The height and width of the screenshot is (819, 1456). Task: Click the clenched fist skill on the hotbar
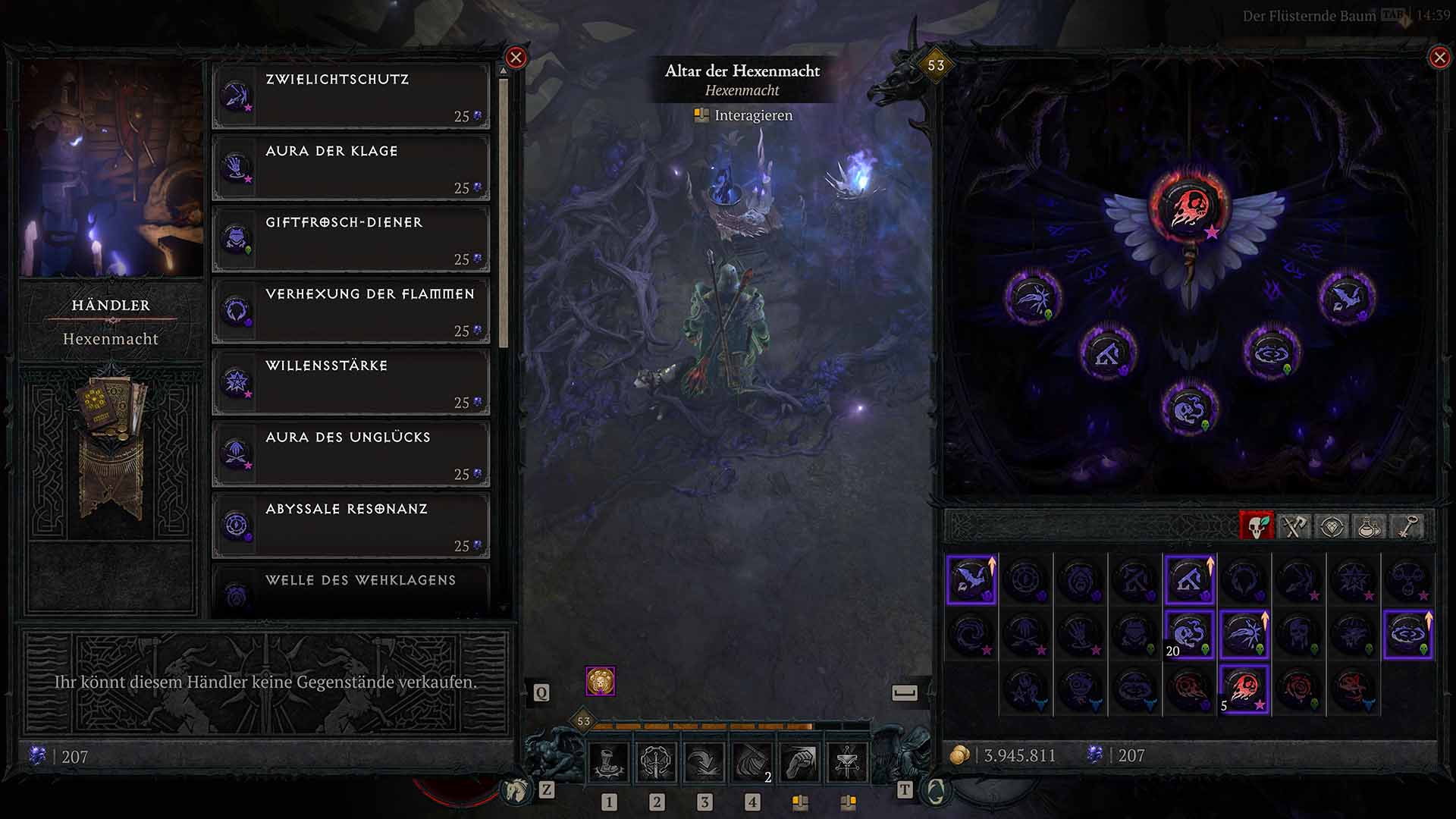pyautogui.click(x=800, y=761)
